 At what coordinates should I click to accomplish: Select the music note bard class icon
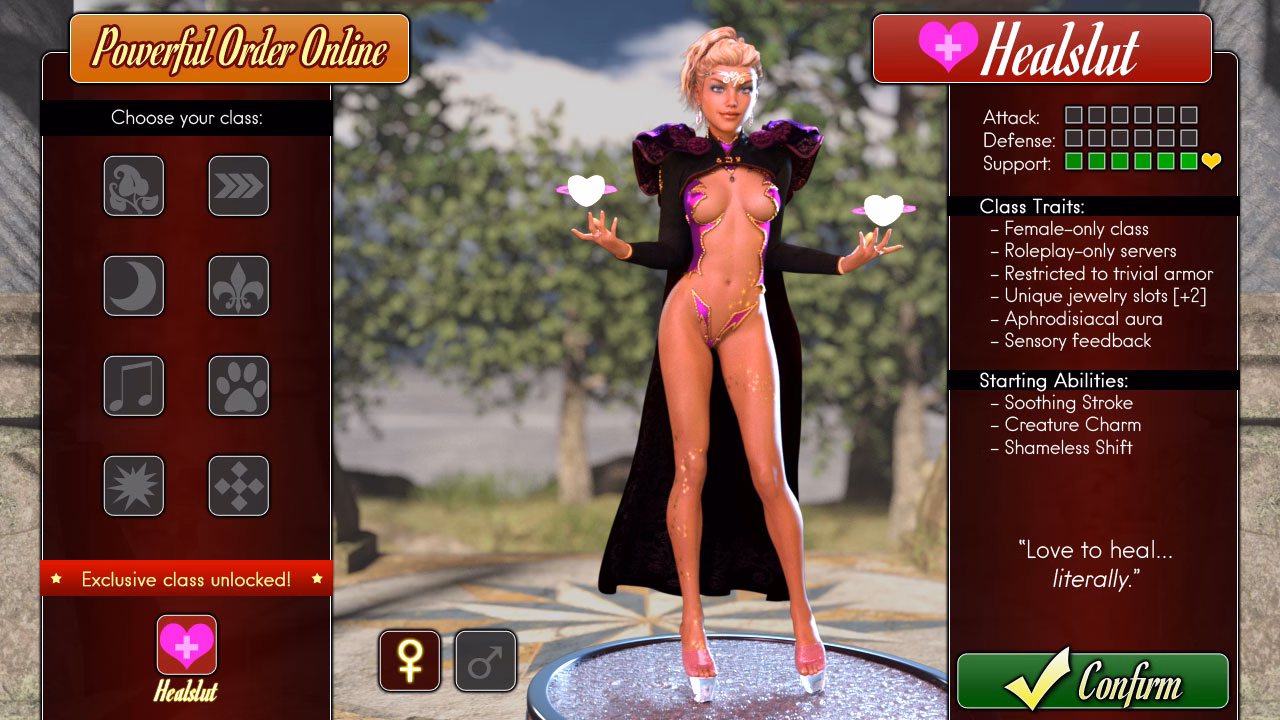pyautogui.click(x=133, y=386)
